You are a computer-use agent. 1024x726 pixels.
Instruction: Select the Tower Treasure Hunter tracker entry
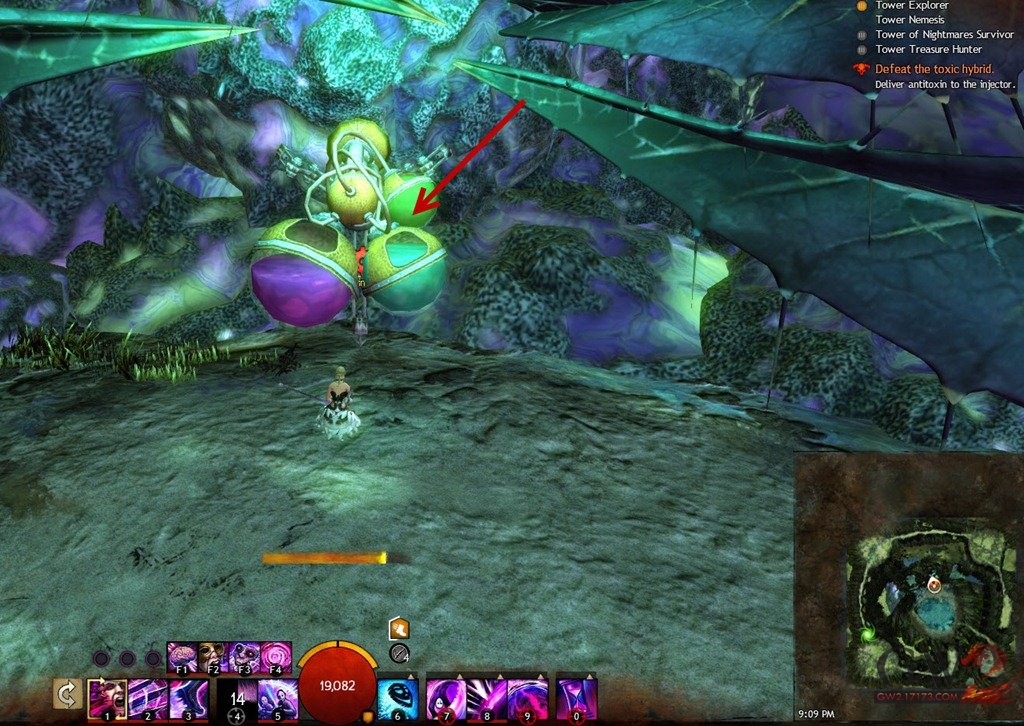(x=928, y=49)
